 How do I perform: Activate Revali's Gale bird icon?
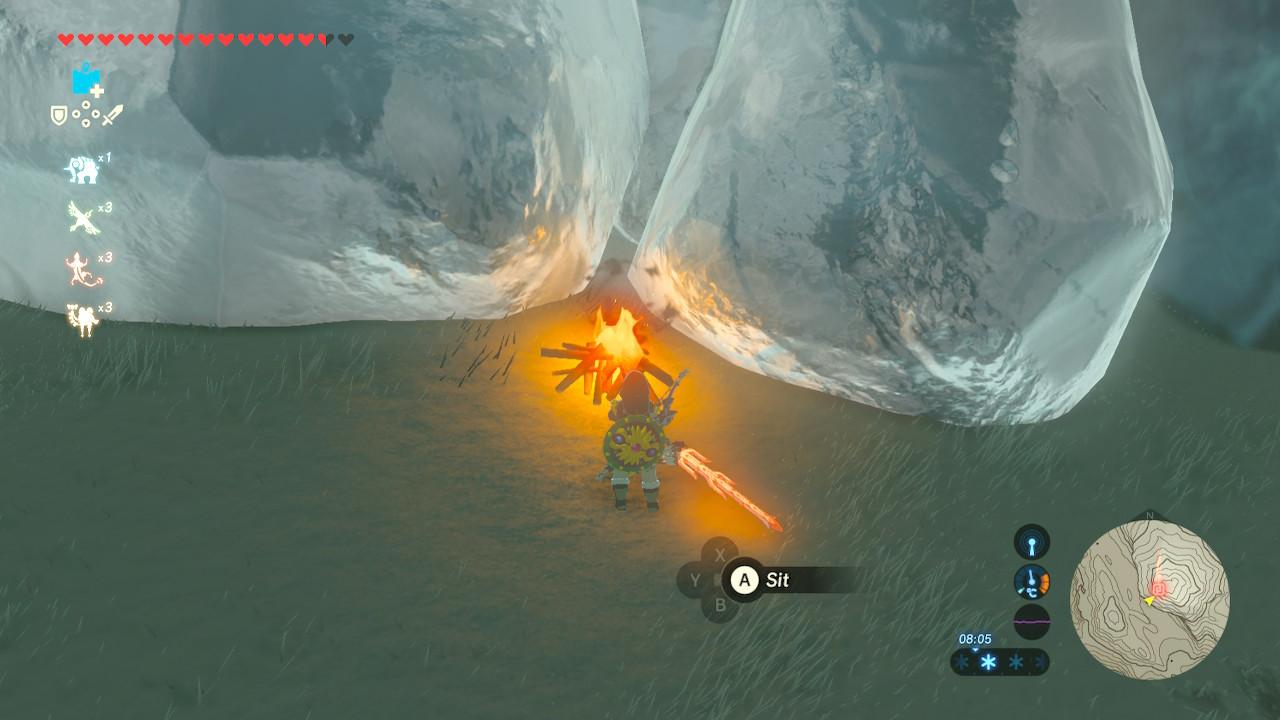tap(81, 217)
